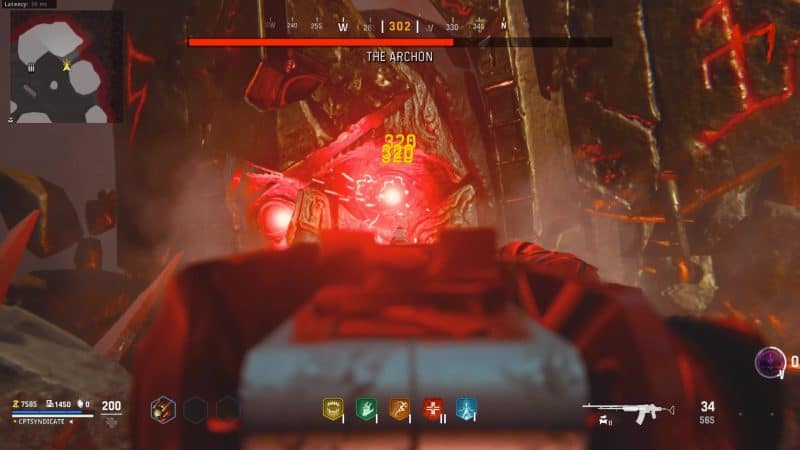Screen dimensions: 800x450
Task: Trigger the purple field upgrade orb
Action: coord(771,362)
